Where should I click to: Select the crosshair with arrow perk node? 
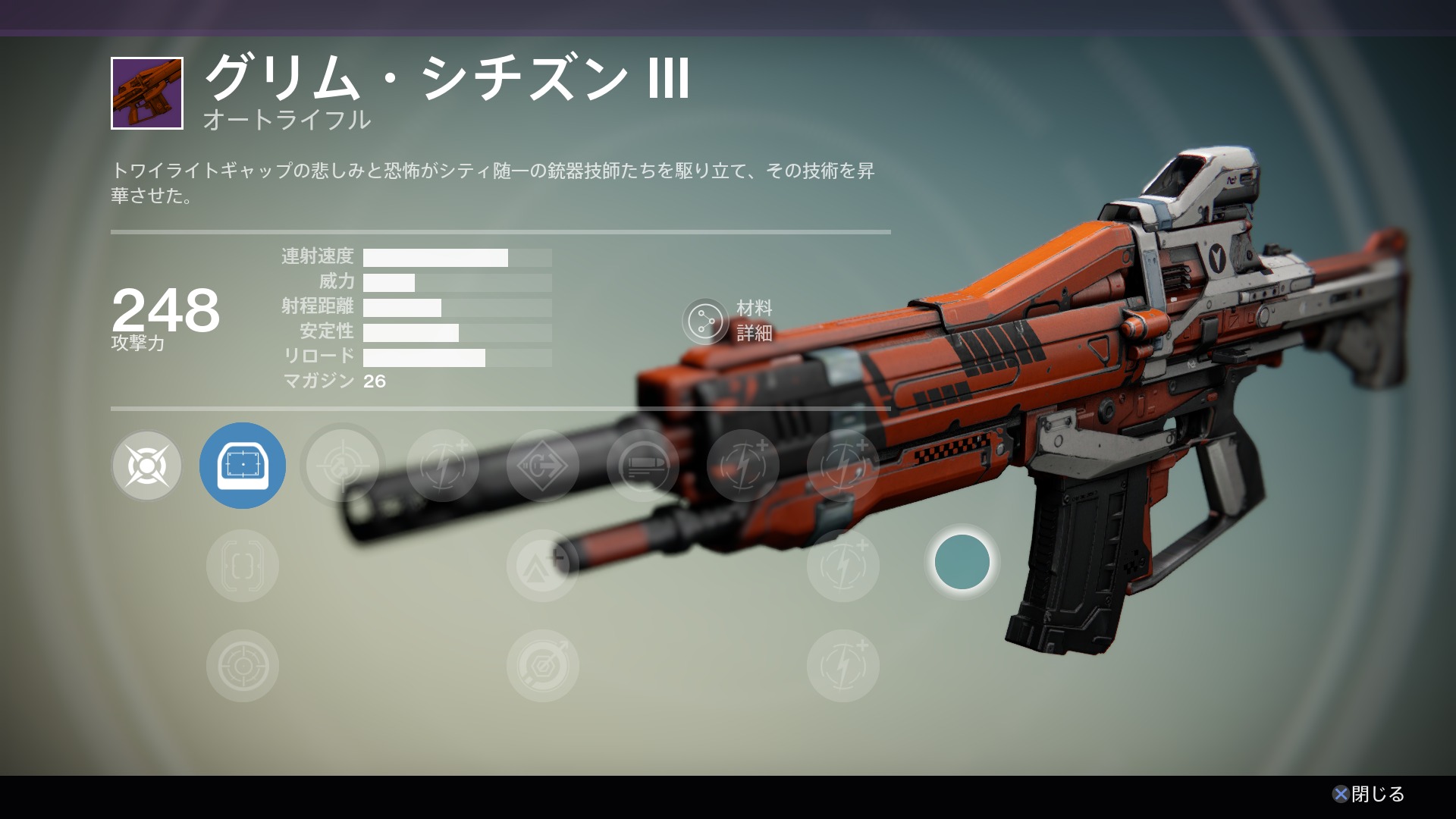[x=343, y=466]
